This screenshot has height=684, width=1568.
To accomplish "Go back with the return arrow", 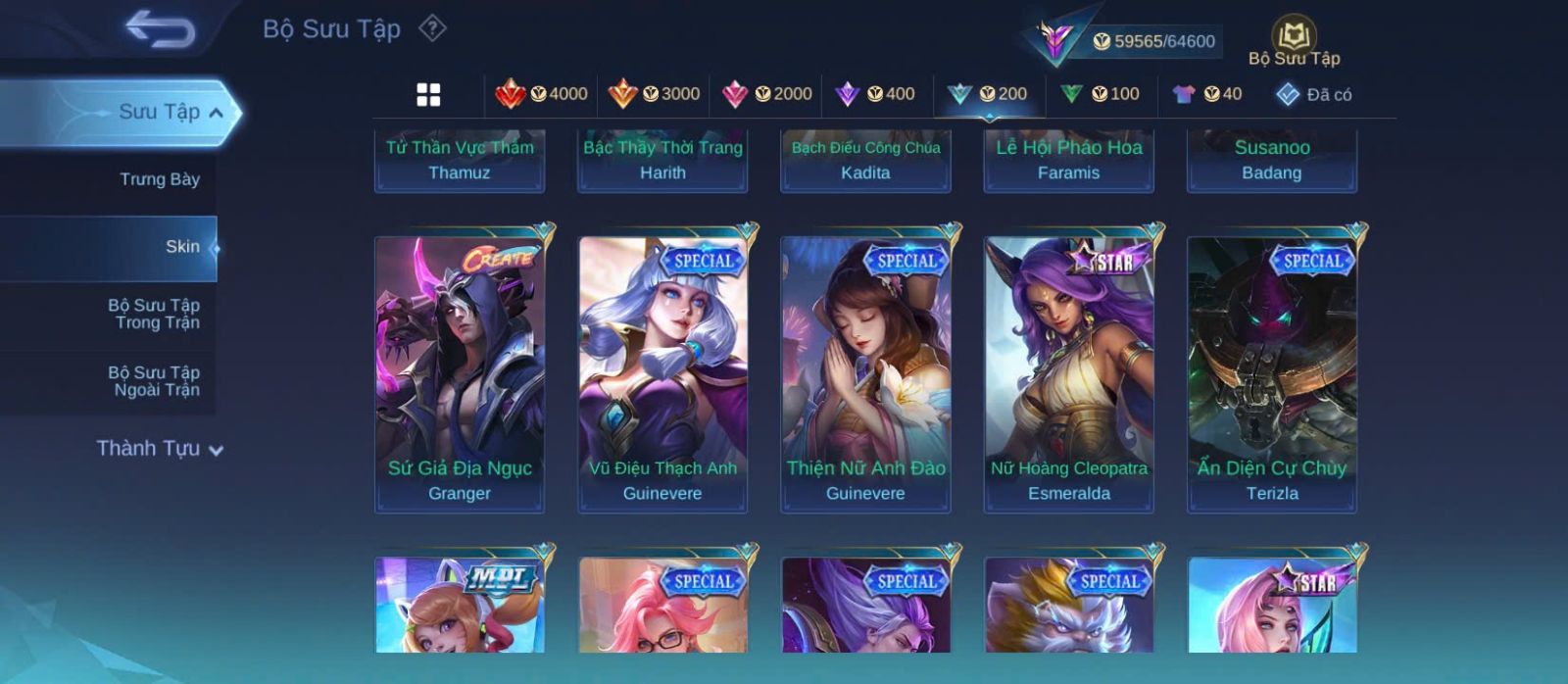I will [160, 29].
